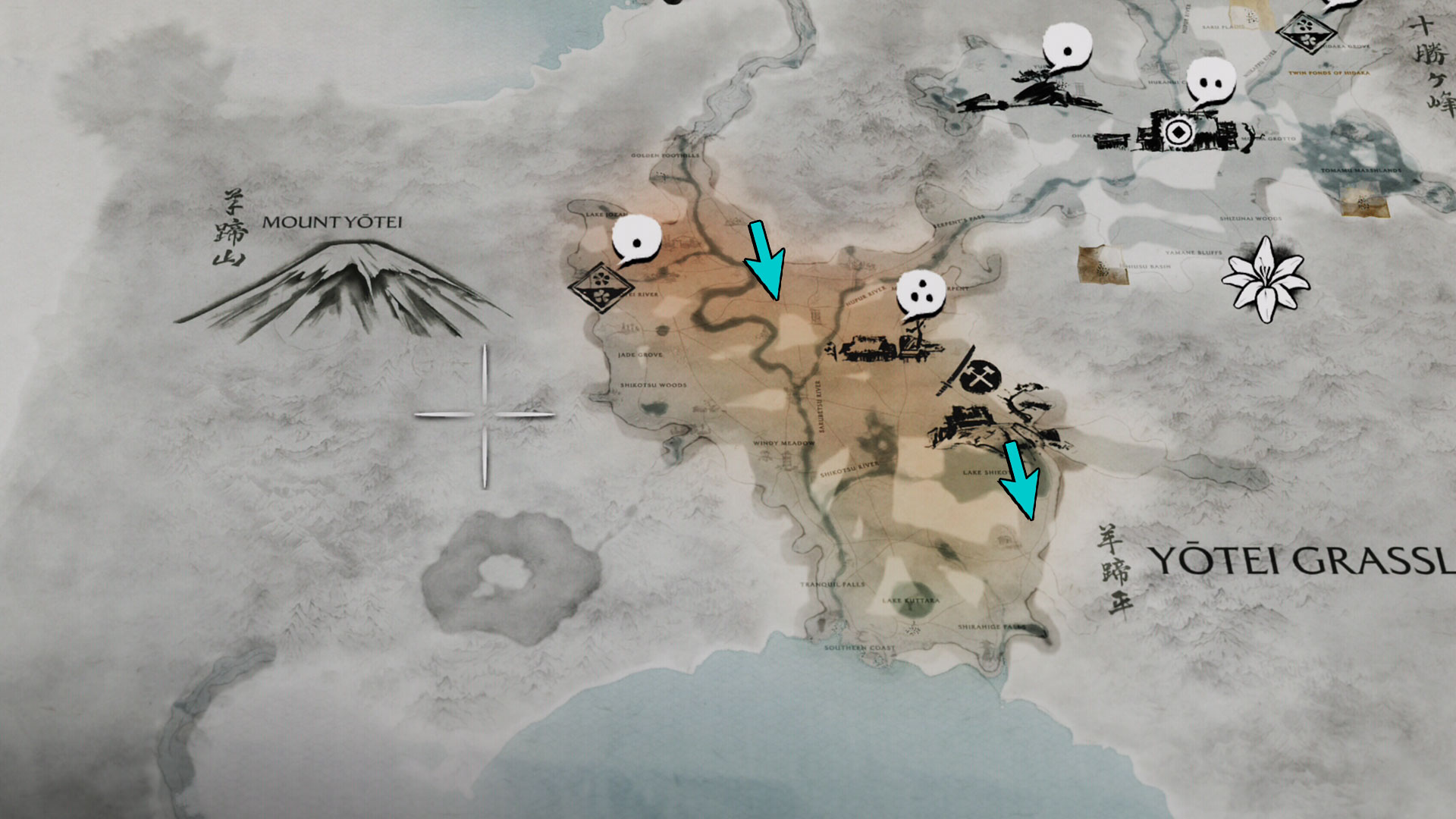The image size is (1456, 819).
Task: Pick the diamond crest marker below Lake Jozan
Action: (x=601, y=286)
